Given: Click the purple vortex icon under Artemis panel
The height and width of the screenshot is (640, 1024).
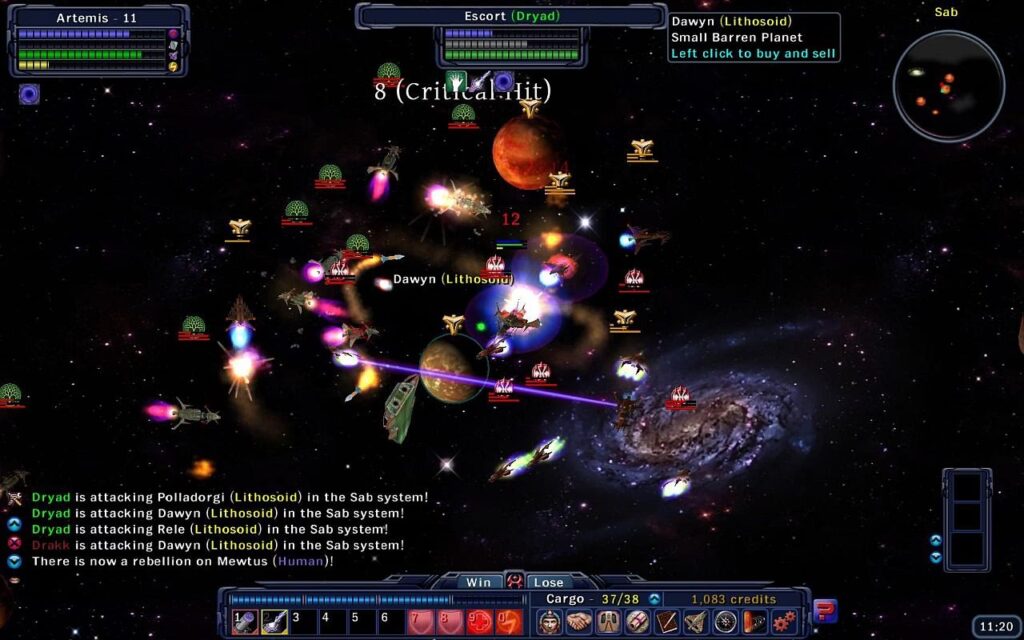Looking at the screenshot, I should point(29,95).
